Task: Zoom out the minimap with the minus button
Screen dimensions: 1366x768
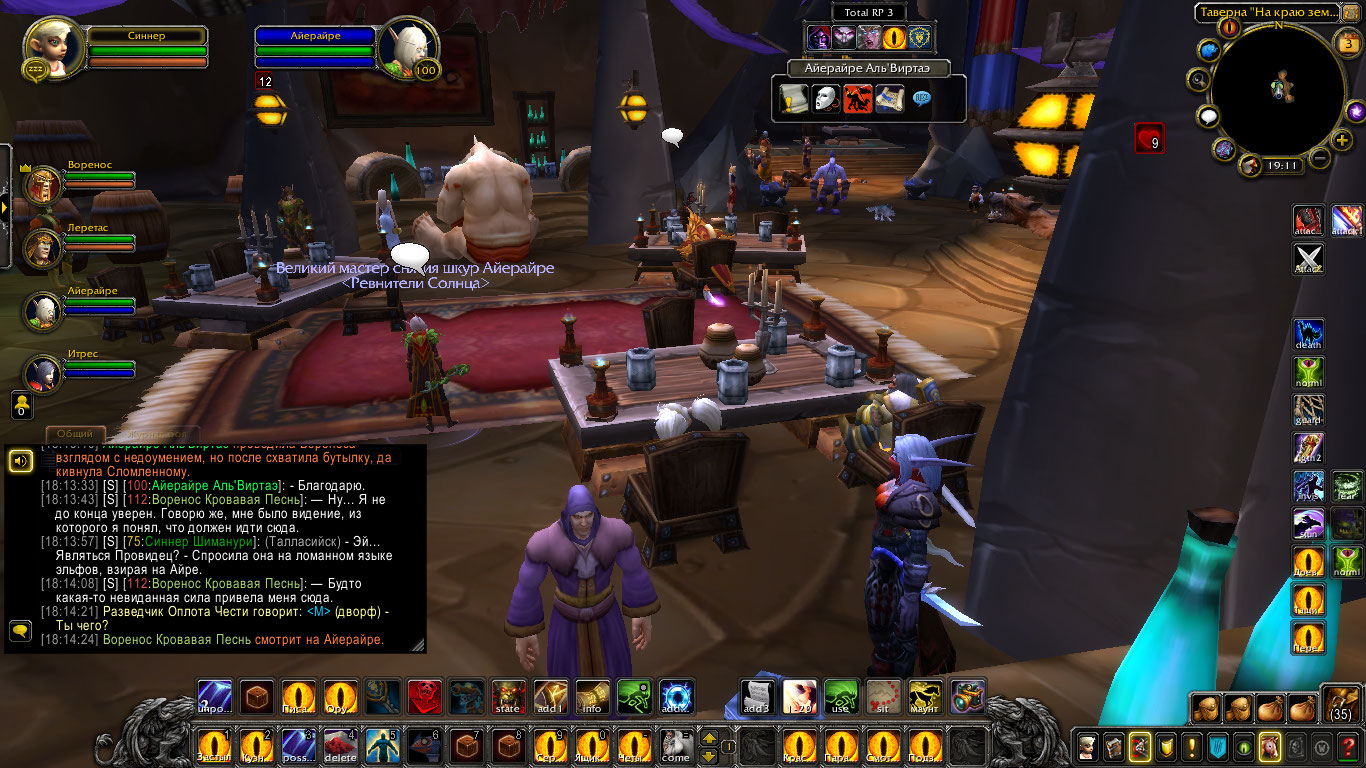Action: [1320, 158]
